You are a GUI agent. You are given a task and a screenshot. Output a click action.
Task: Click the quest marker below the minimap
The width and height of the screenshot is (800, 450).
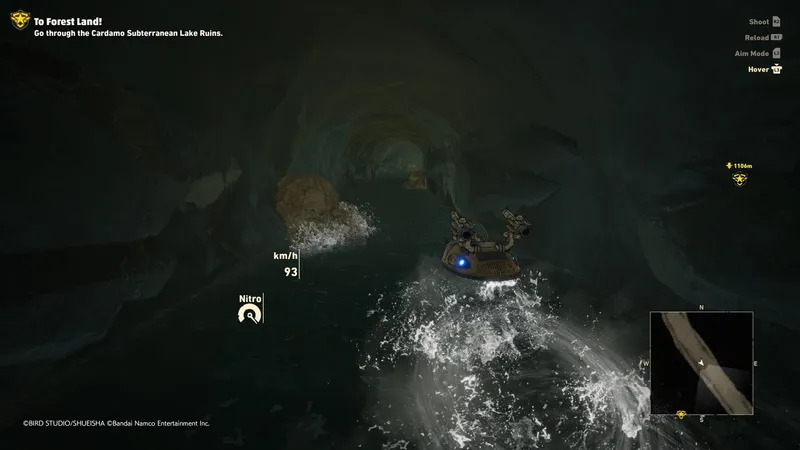pos(681,414)
